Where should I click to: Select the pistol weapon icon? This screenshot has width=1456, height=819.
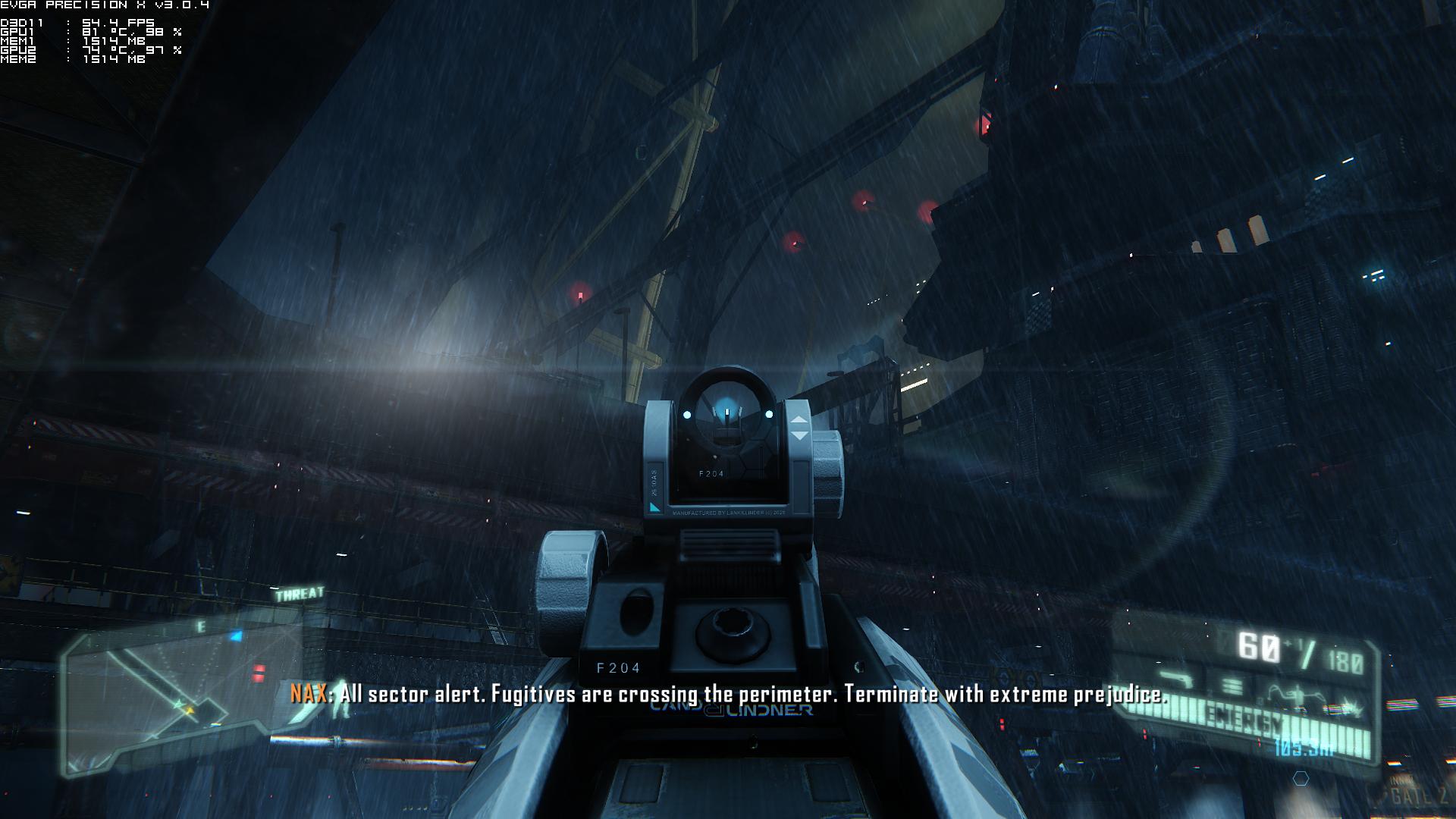tap(1175, 677)
